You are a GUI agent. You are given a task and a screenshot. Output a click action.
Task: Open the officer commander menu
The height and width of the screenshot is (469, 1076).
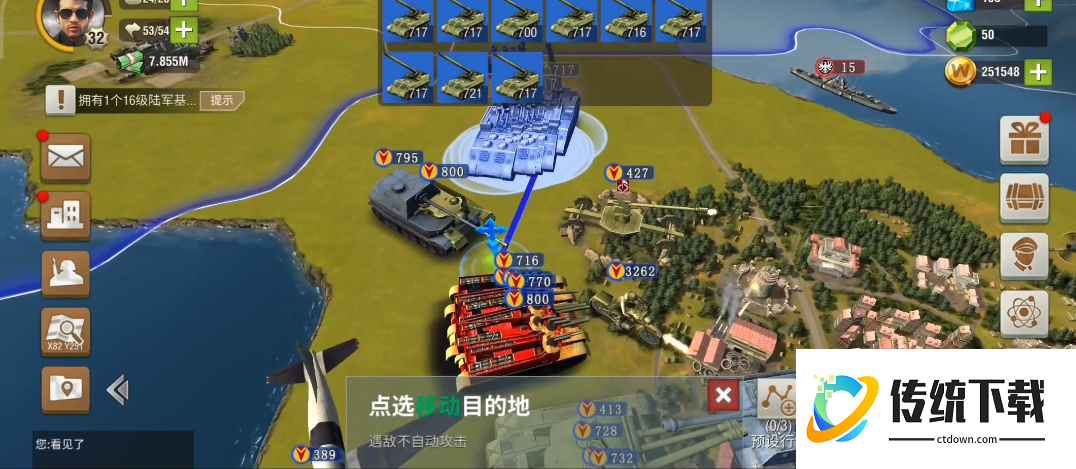pyautogui.click(x=1024, y=255)
